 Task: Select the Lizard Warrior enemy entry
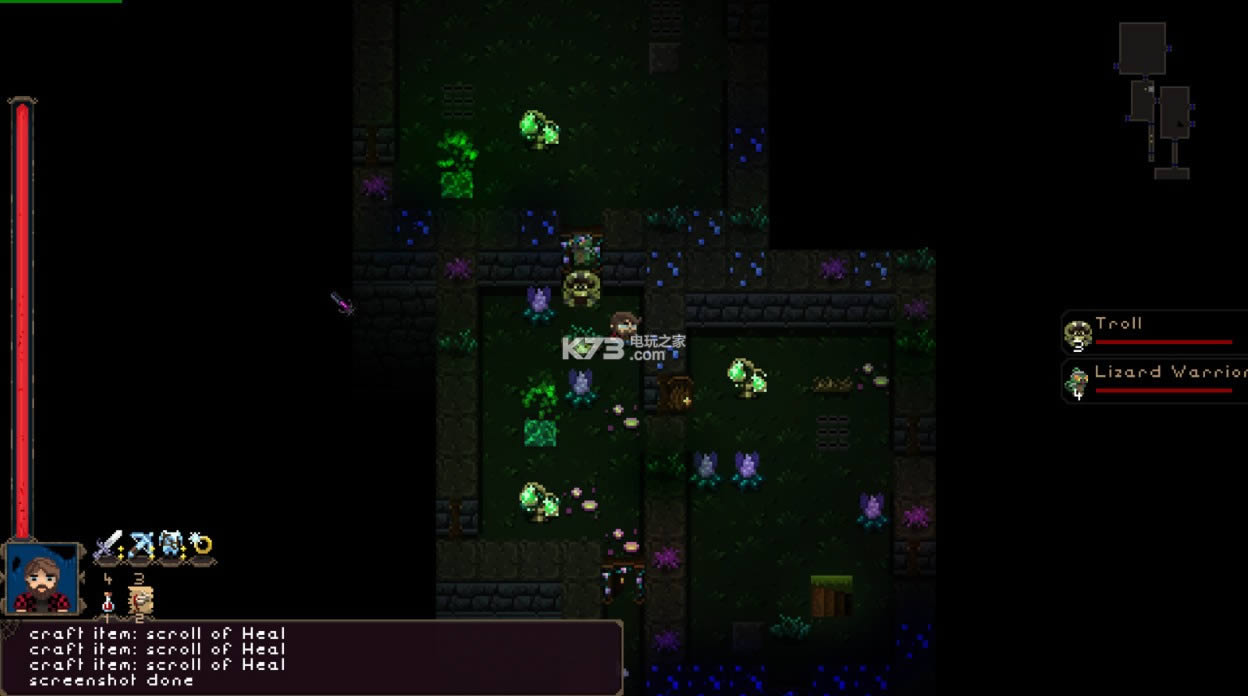tap(1155, 380)
